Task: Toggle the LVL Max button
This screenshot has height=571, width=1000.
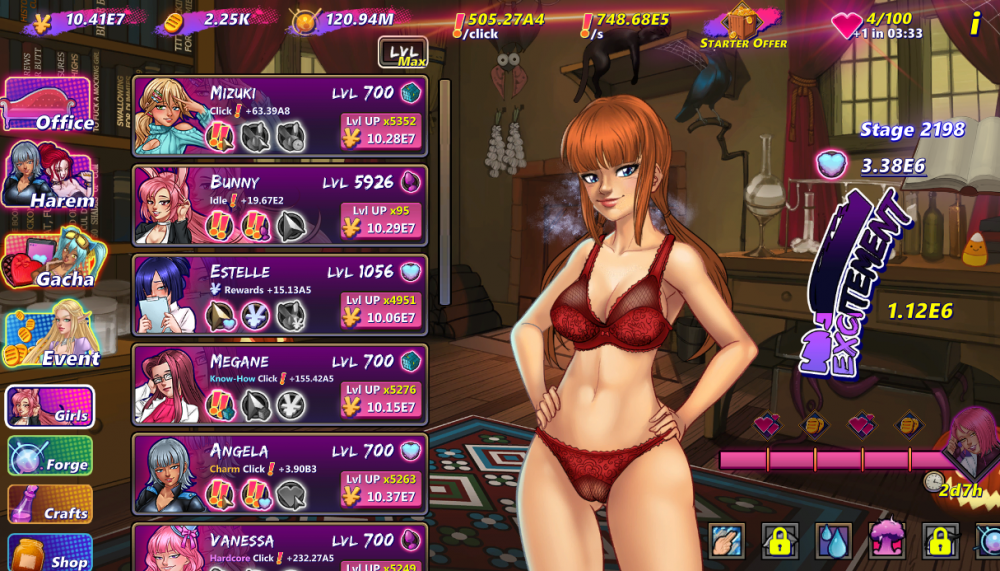Action: click(403, 52)
